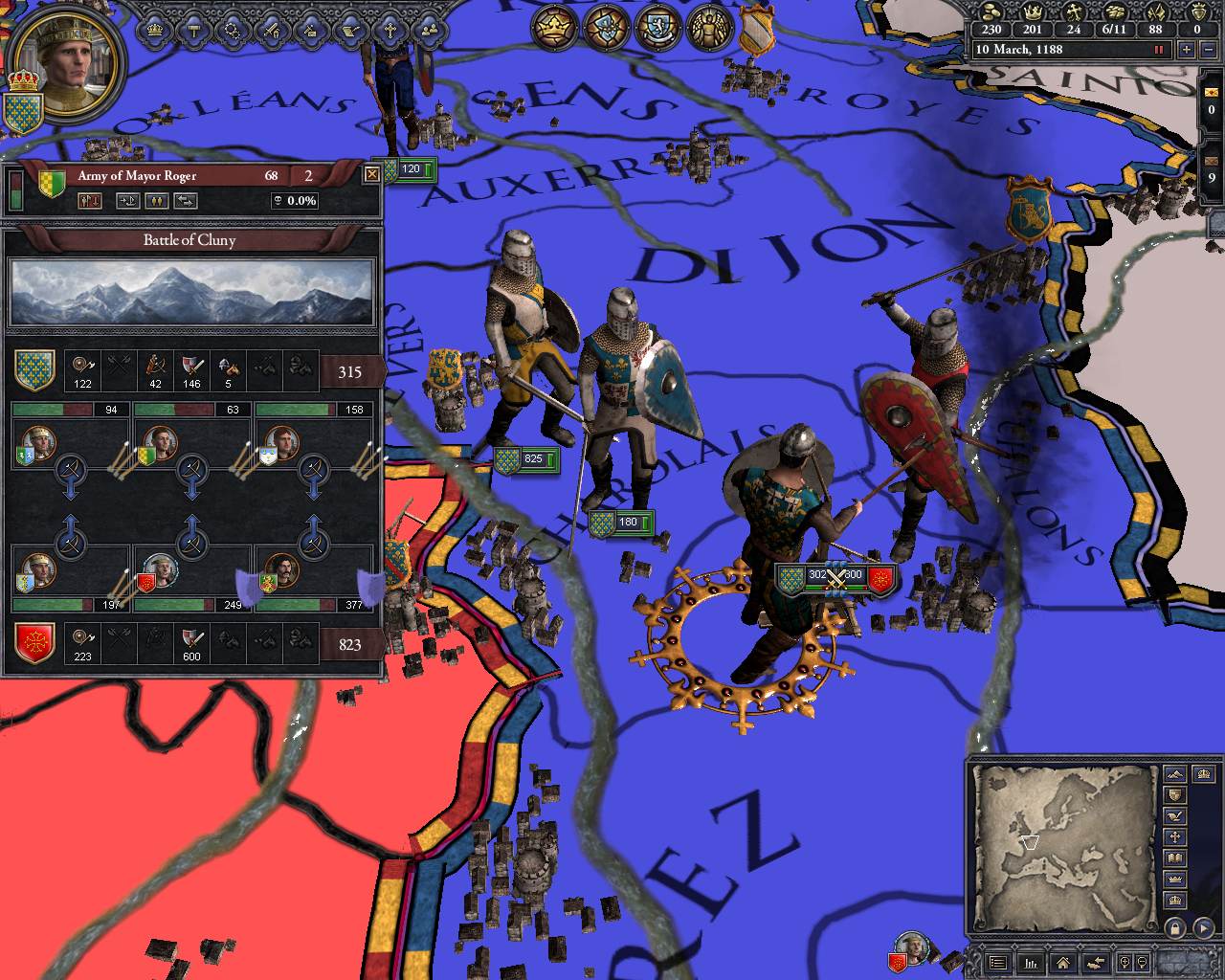Open the two-figures character tab in top bar
This screenshot has width=1225, height=980.
tap(429, 31)
